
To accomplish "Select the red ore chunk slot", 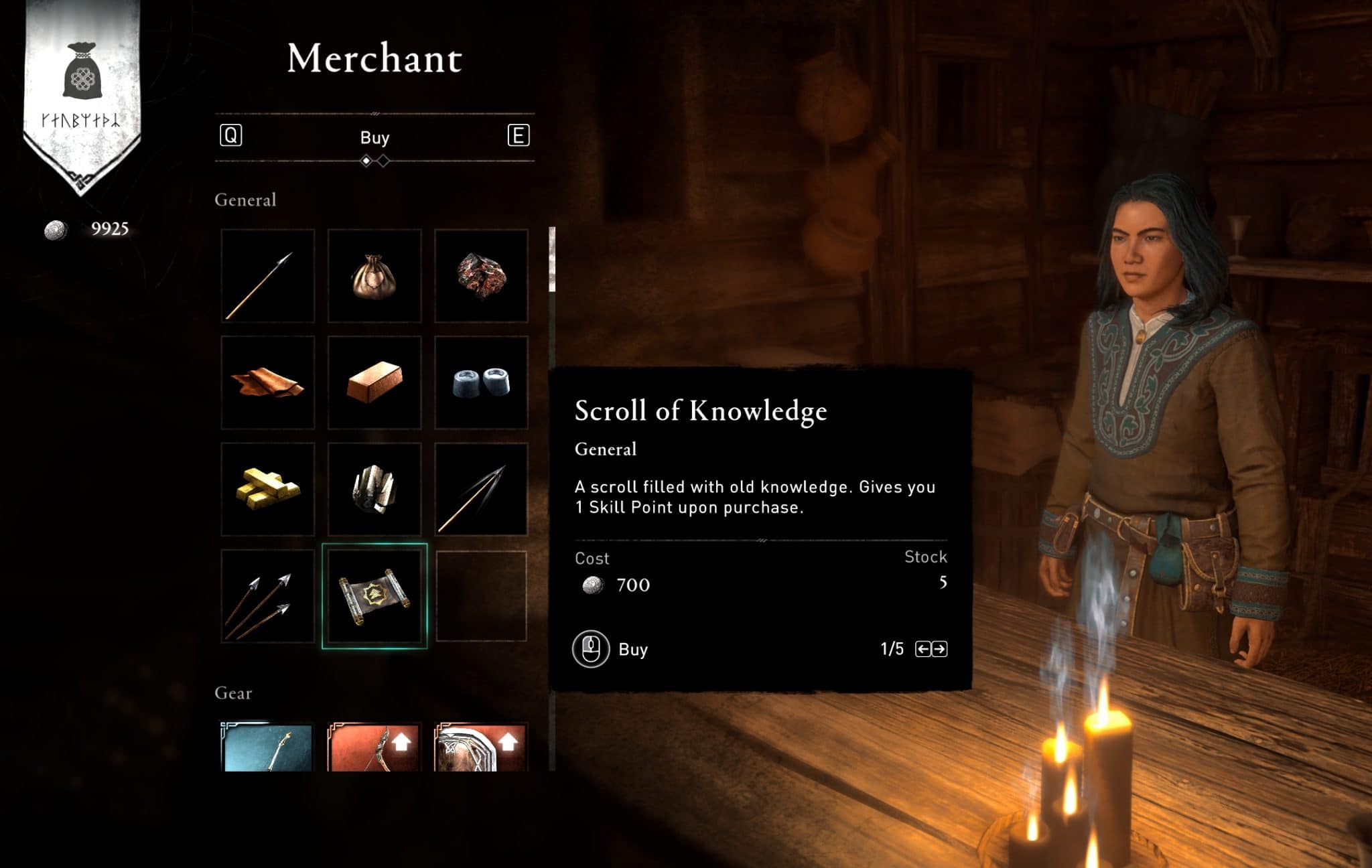I will (x=481, y=276).
